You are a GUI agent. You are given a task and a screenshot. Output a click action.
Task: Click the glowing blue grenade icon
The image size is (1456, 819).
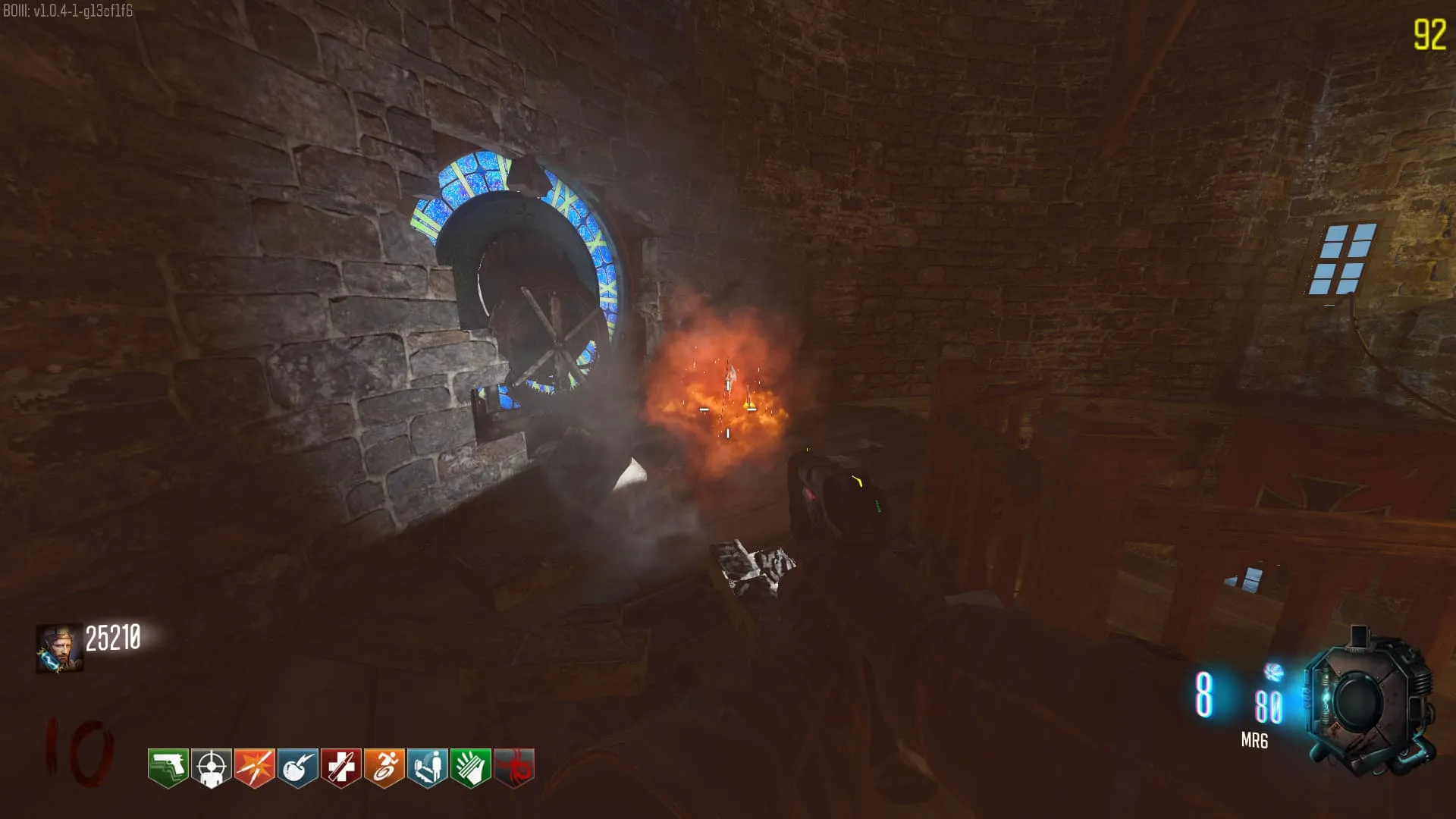coord(1273,672)
